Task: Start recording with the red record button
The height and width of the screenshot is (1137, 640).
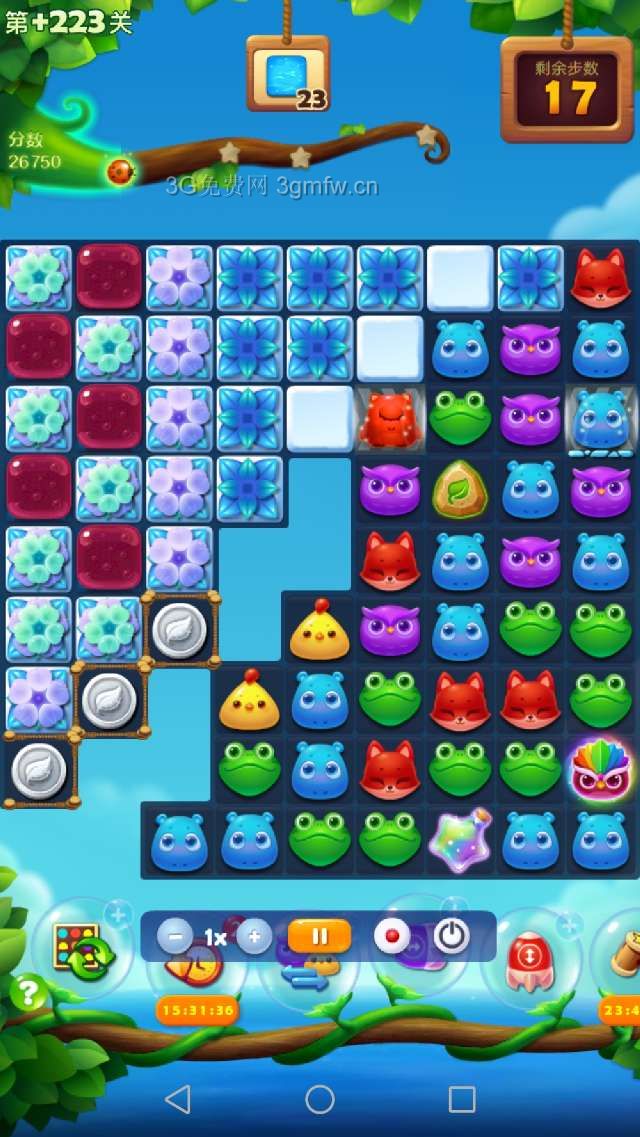Action: (392, 937)
